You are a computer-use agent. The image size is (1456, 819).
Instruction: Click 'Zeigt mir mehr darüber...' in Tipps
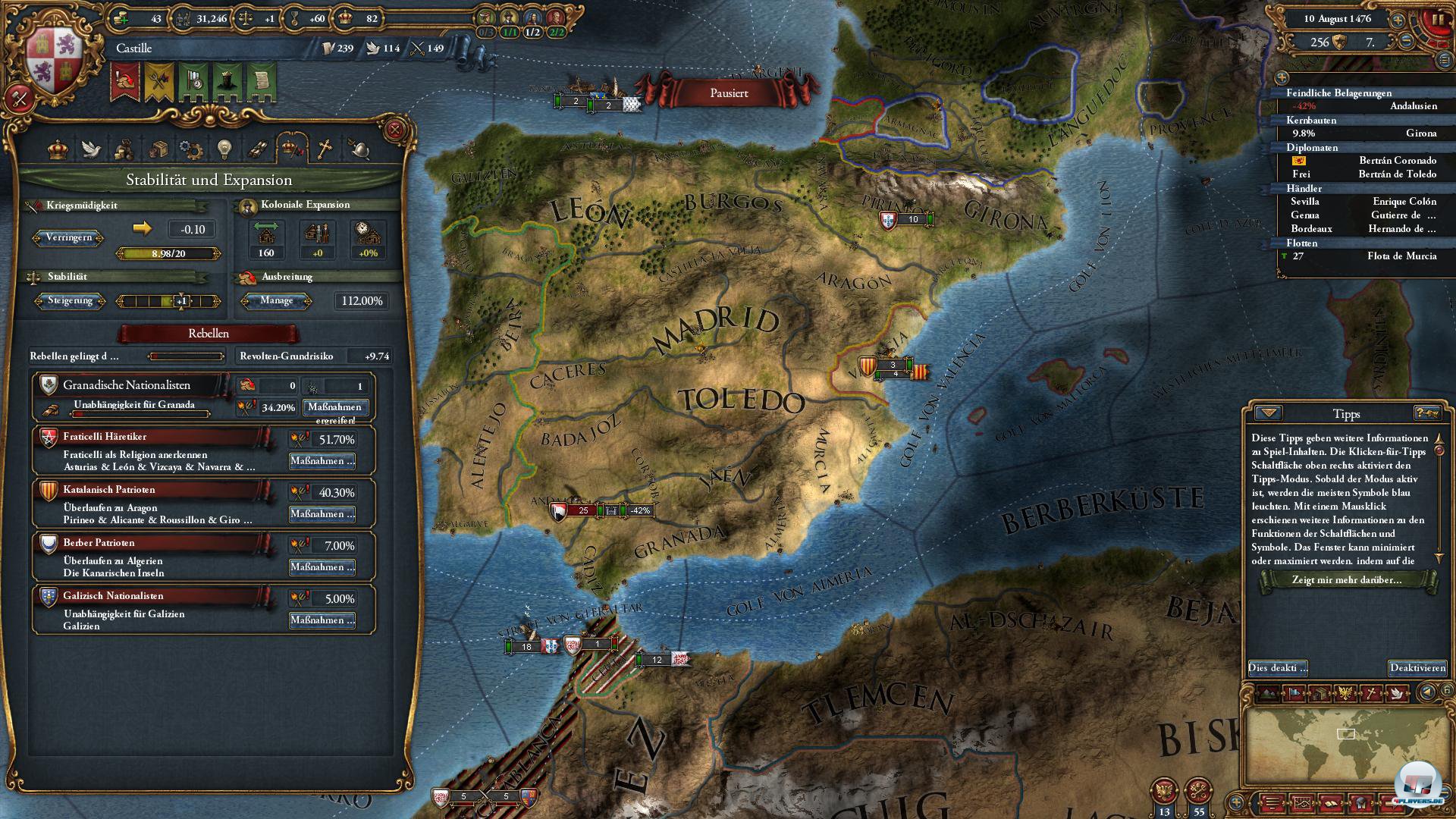click(1346, 580)
